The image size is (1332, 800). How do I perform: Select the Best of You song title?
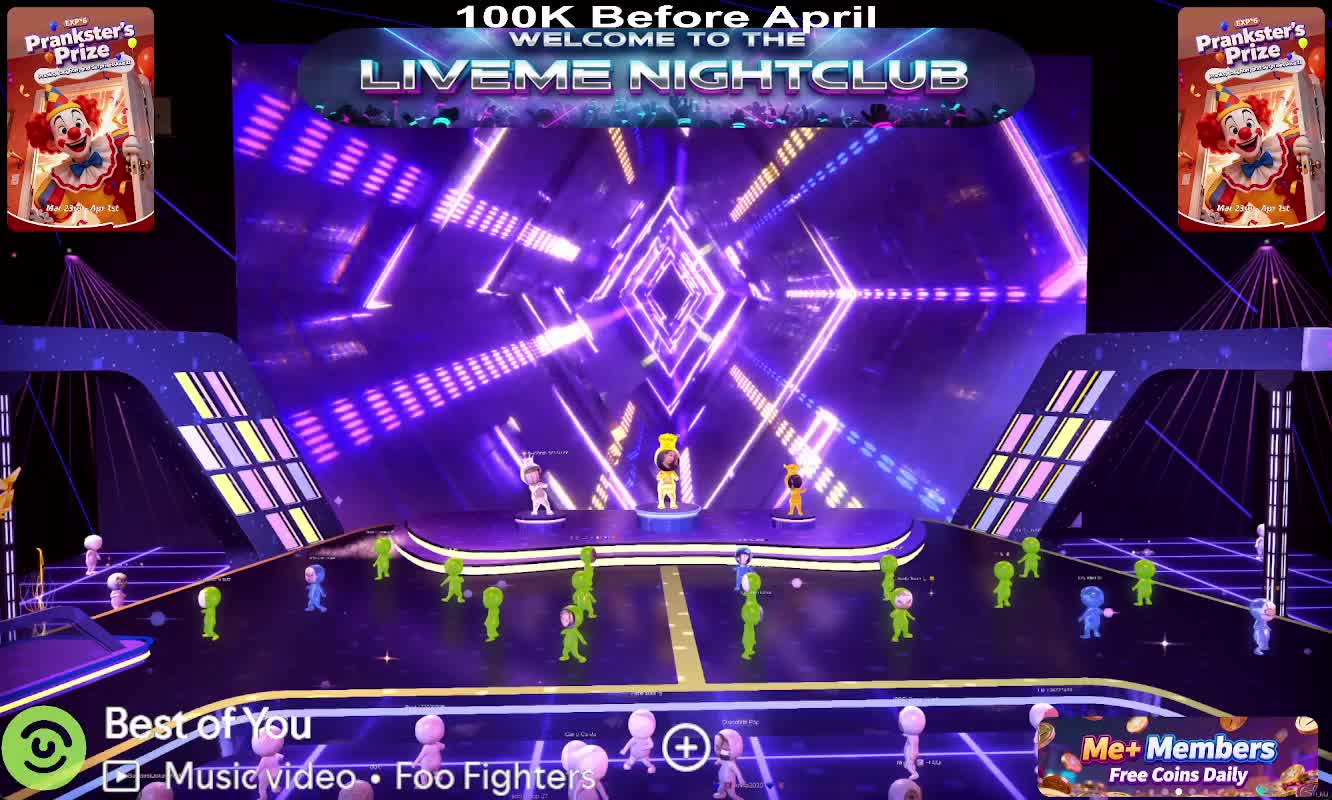(208, 724)
